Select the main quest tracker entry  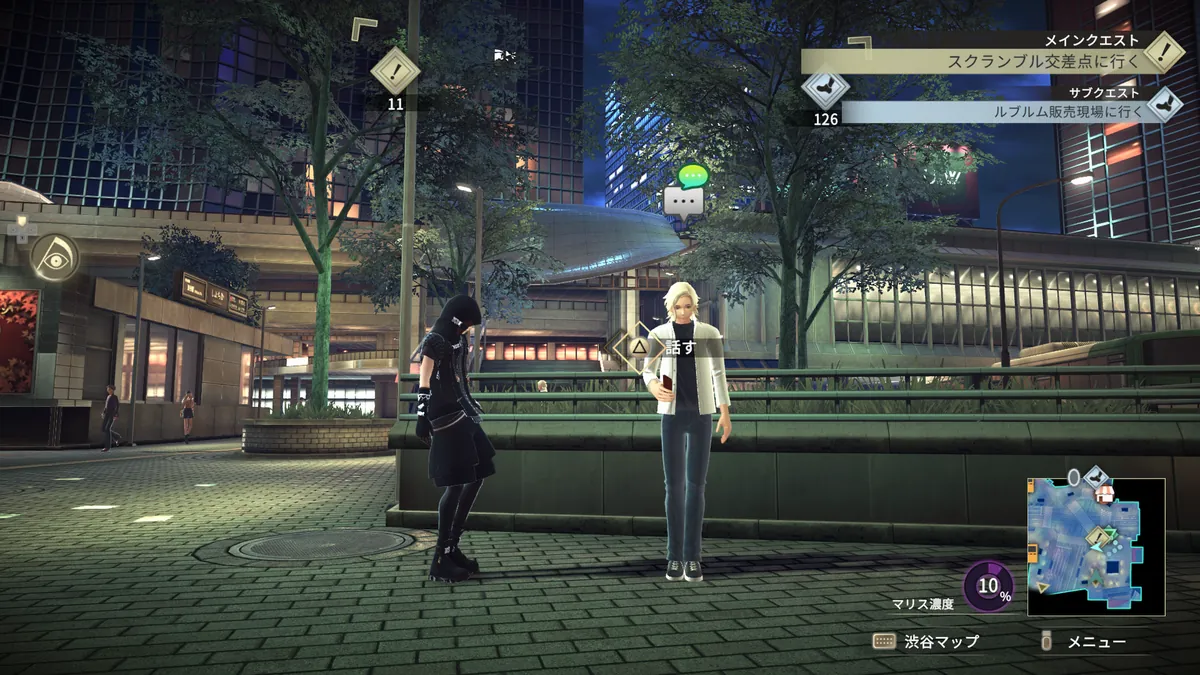pos(1045,61)
